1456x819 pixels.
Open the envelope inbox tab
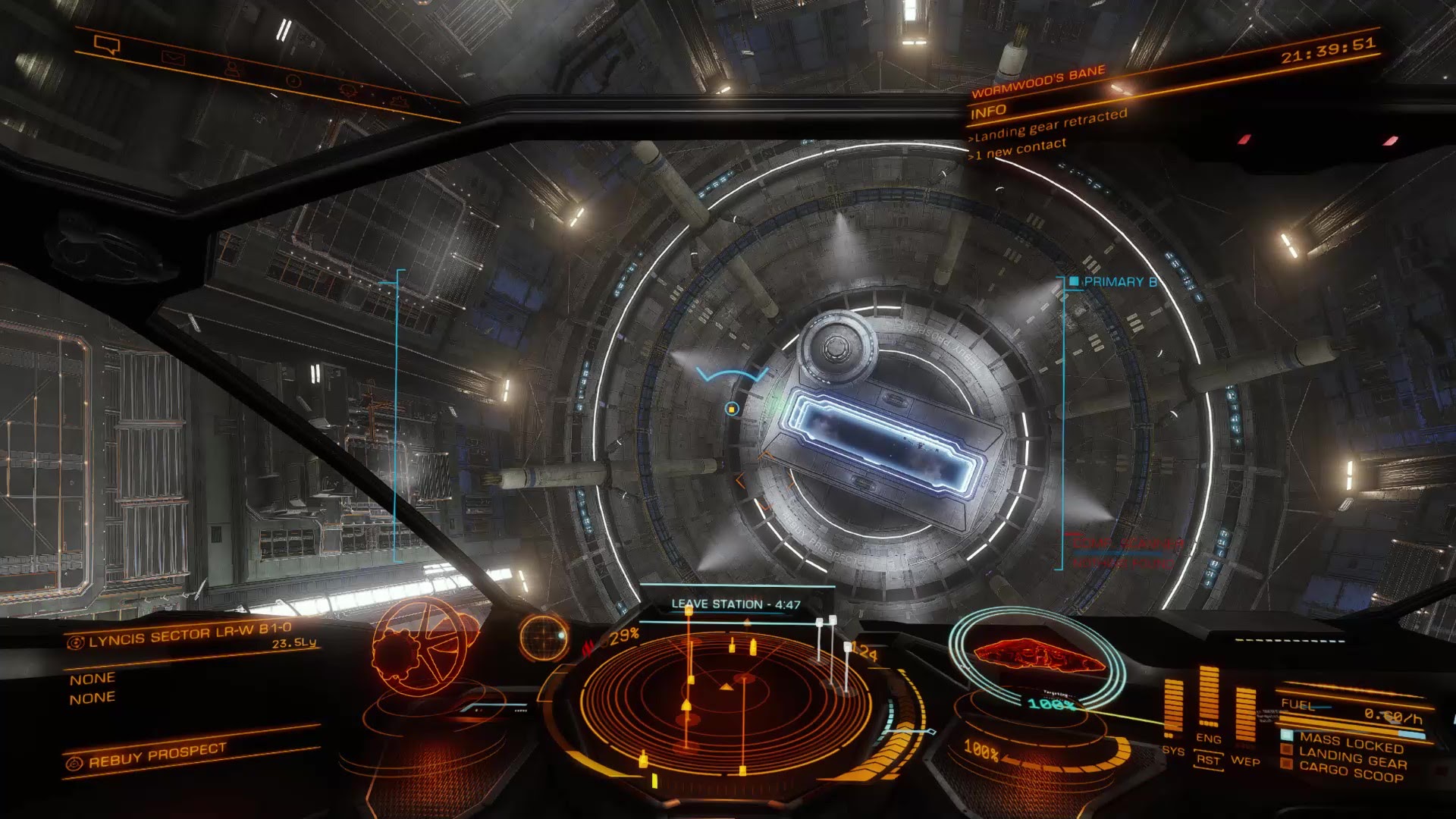pyautogui.click(x=173, y=58)
